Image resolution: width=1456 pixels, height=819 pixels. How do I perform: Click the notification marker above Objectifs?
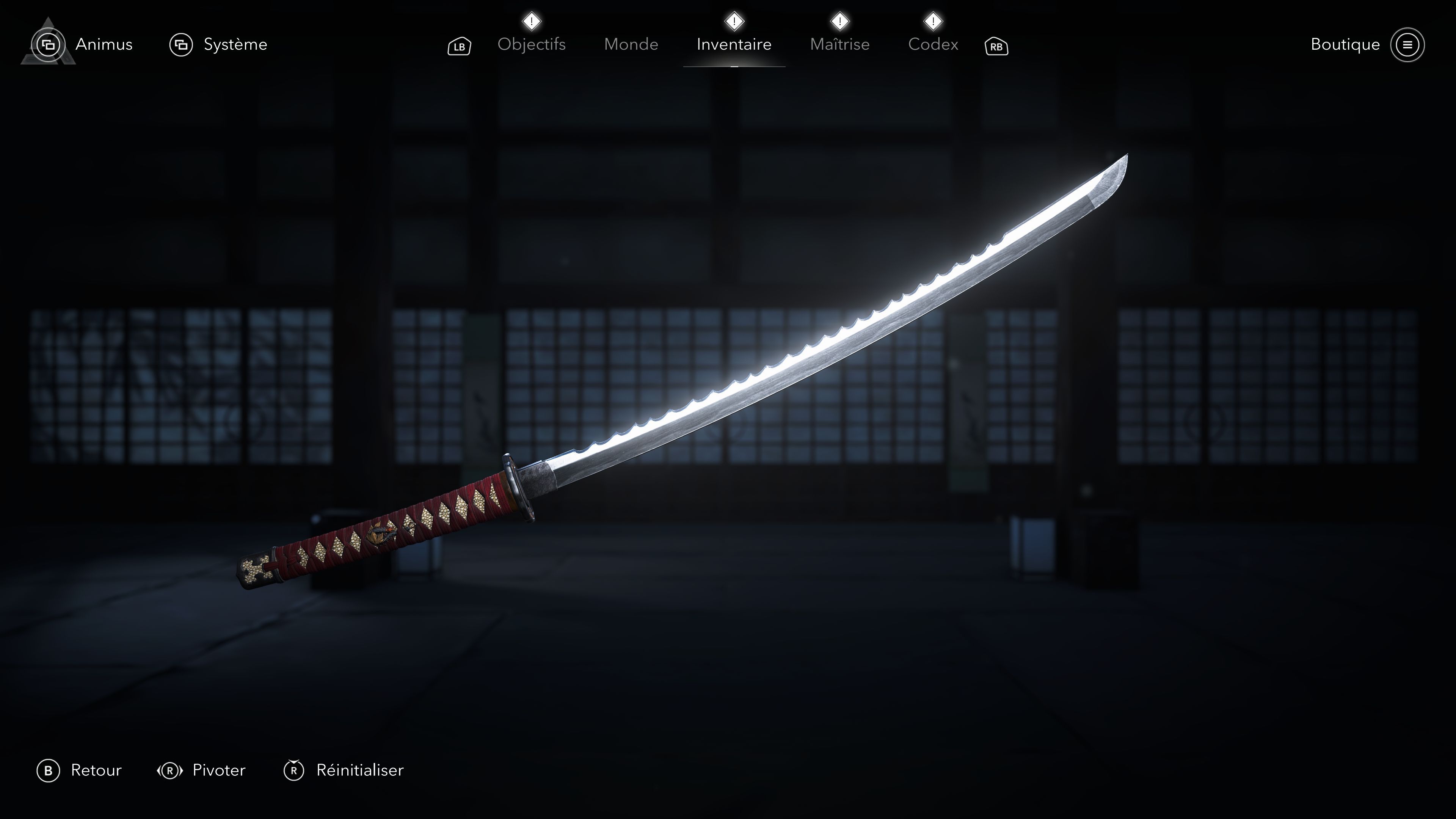pos(532,22)
